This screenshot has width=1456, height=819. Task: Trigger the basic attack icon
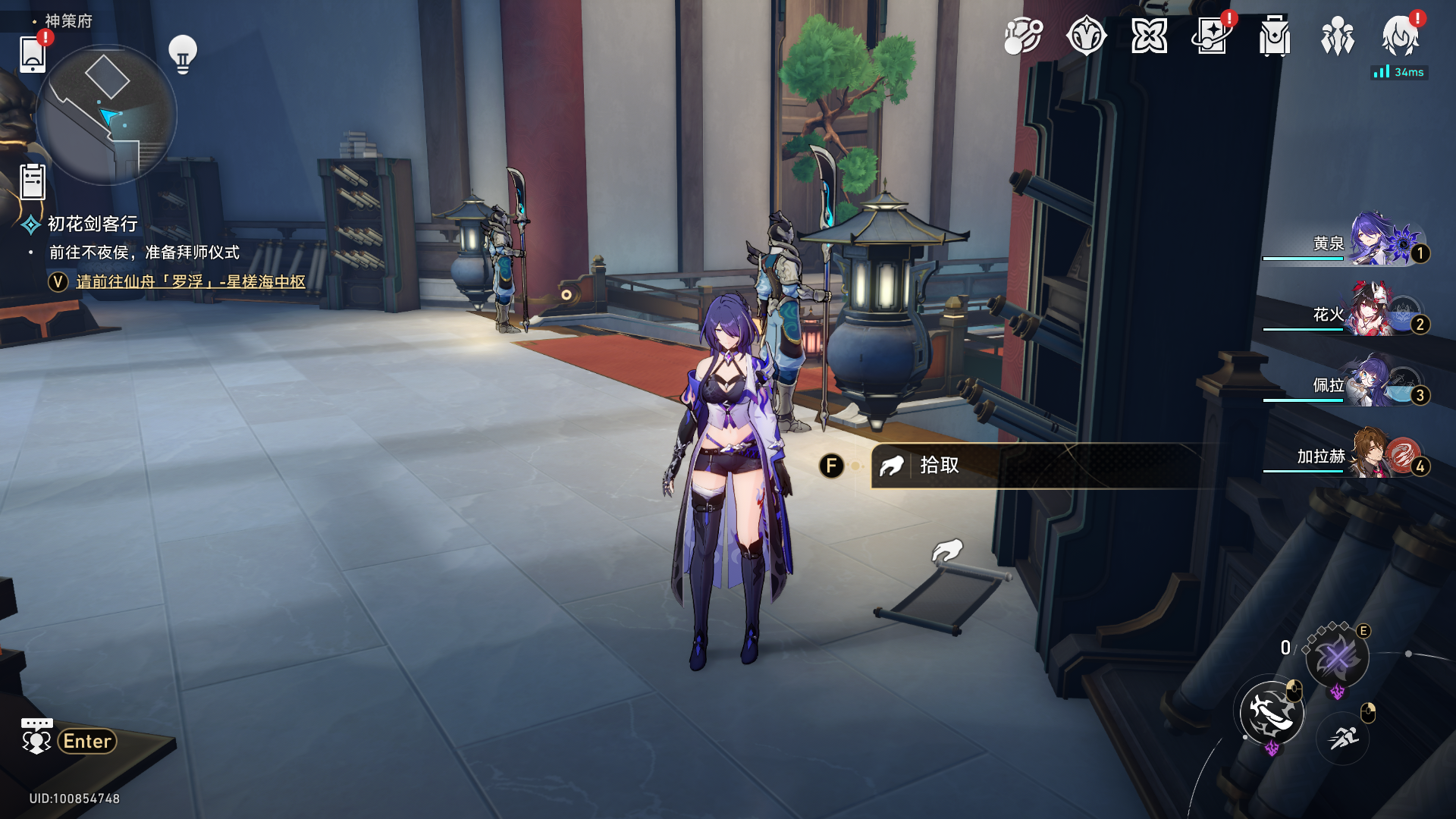click(1272, 712)
